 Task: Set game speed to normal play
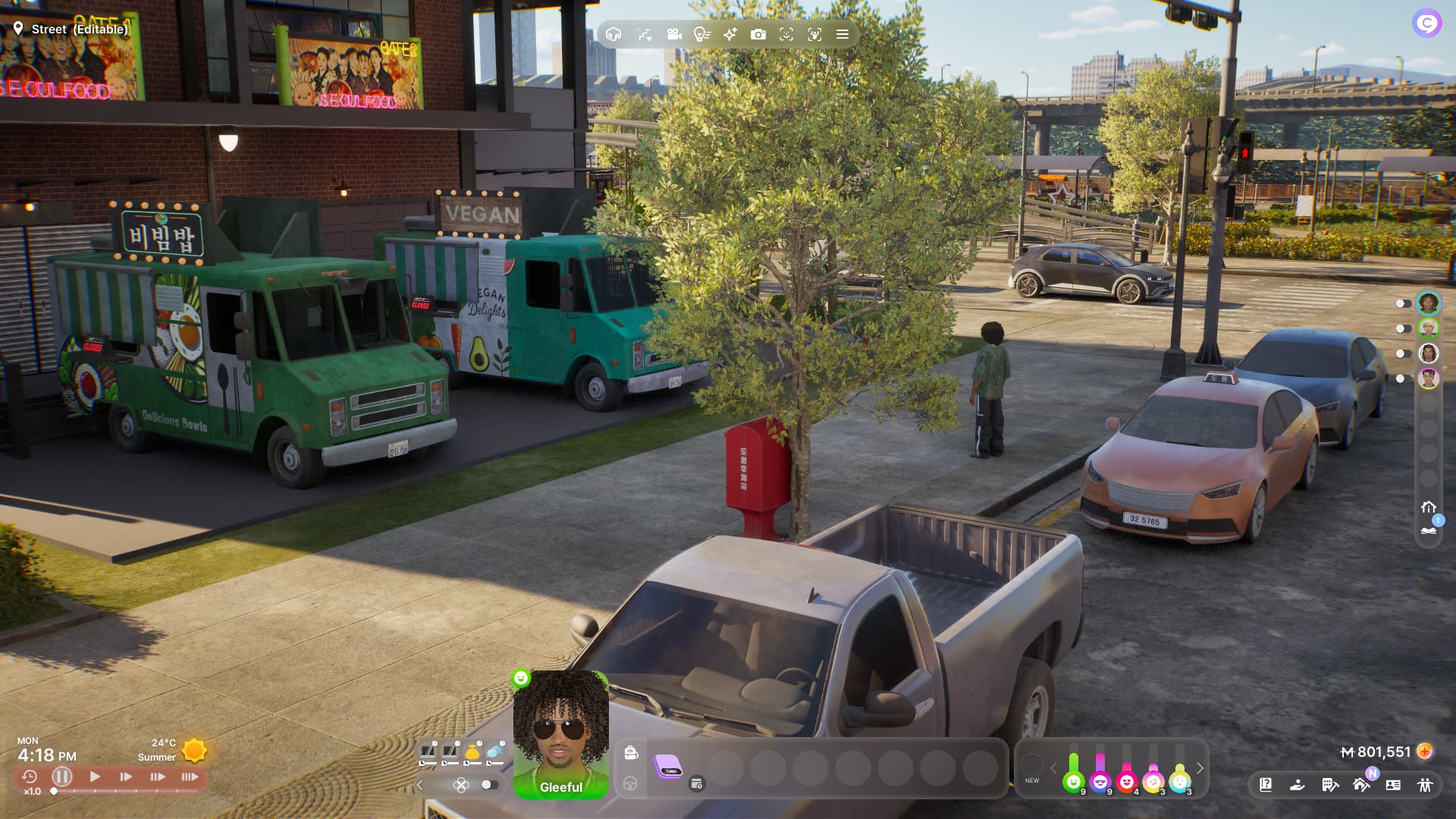pos(95,777)
